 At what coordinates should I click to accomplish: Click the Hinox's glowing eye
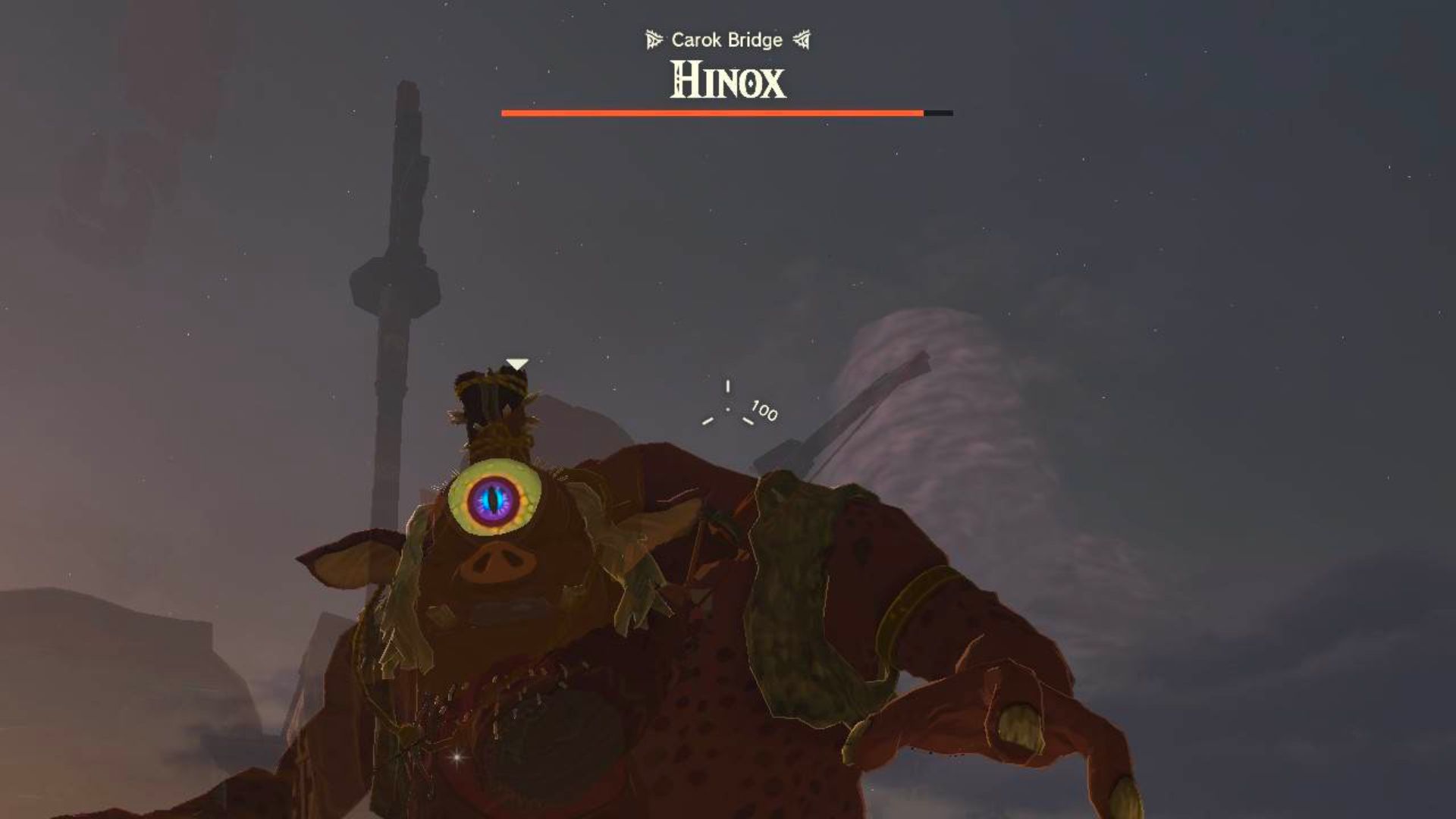tap(494, 500)
